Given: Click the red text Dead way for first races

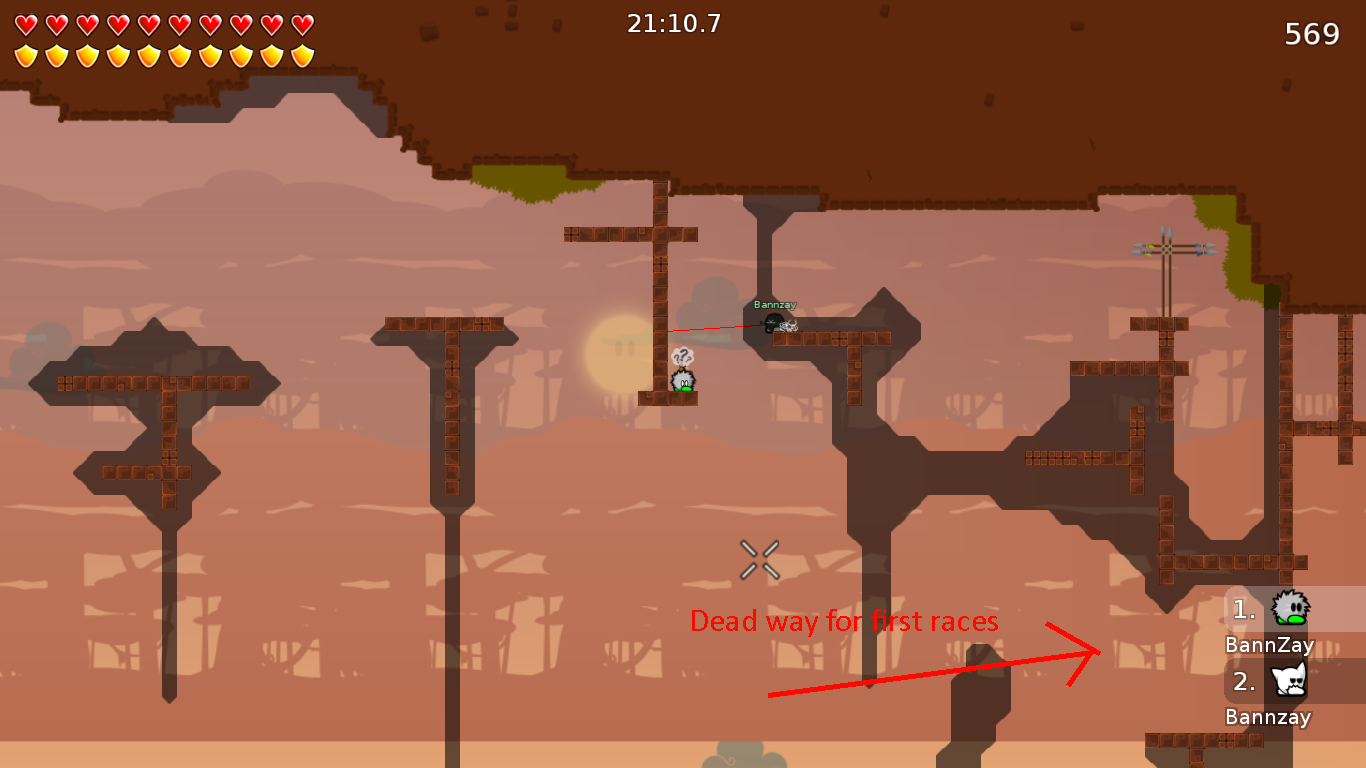Looking at the screenshot, I should click(x=845, y=621).
